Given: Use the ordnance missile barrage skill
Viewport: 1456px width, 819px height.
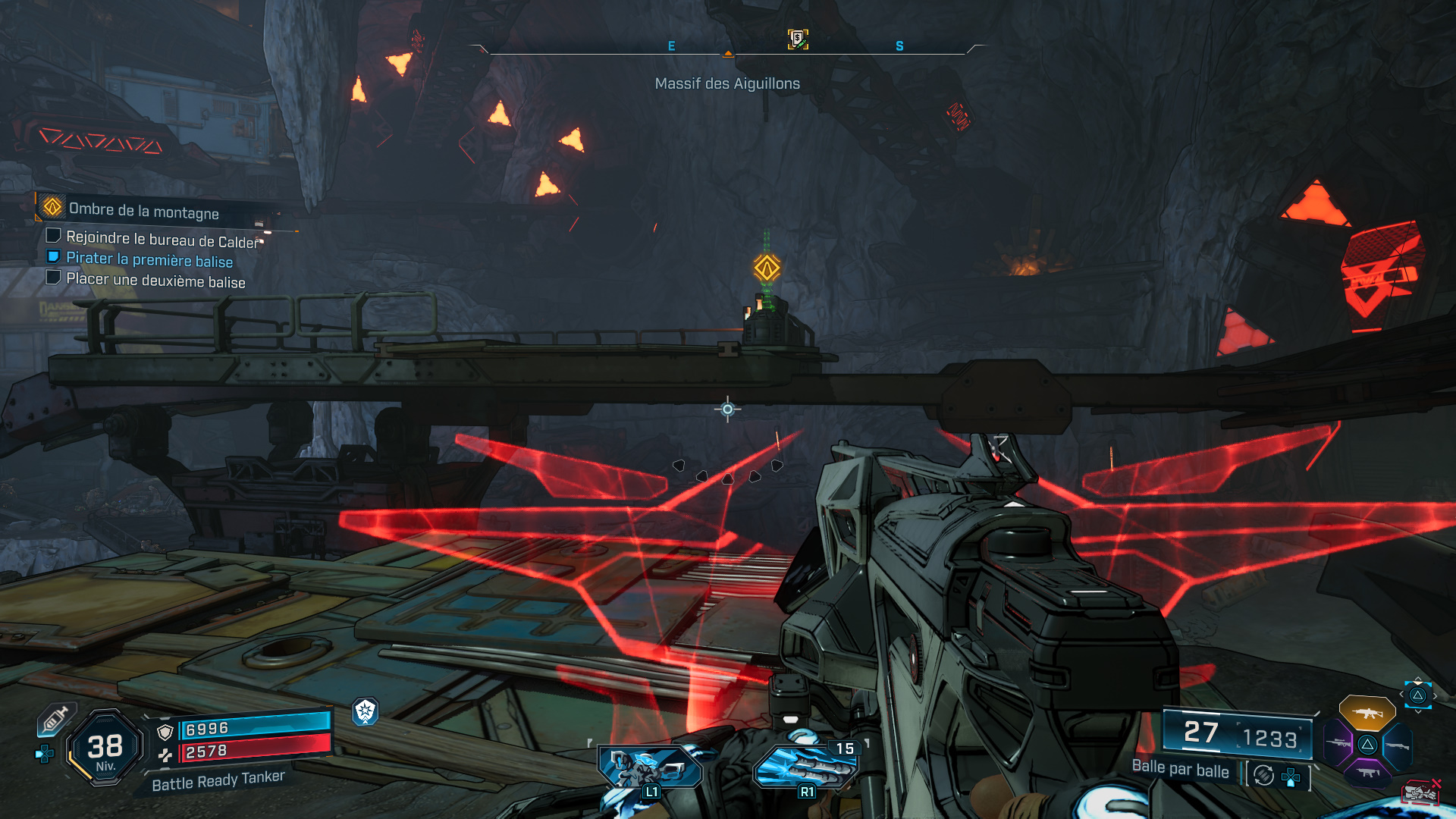Looking at the screenshot, I should click(x=805, y=767).
